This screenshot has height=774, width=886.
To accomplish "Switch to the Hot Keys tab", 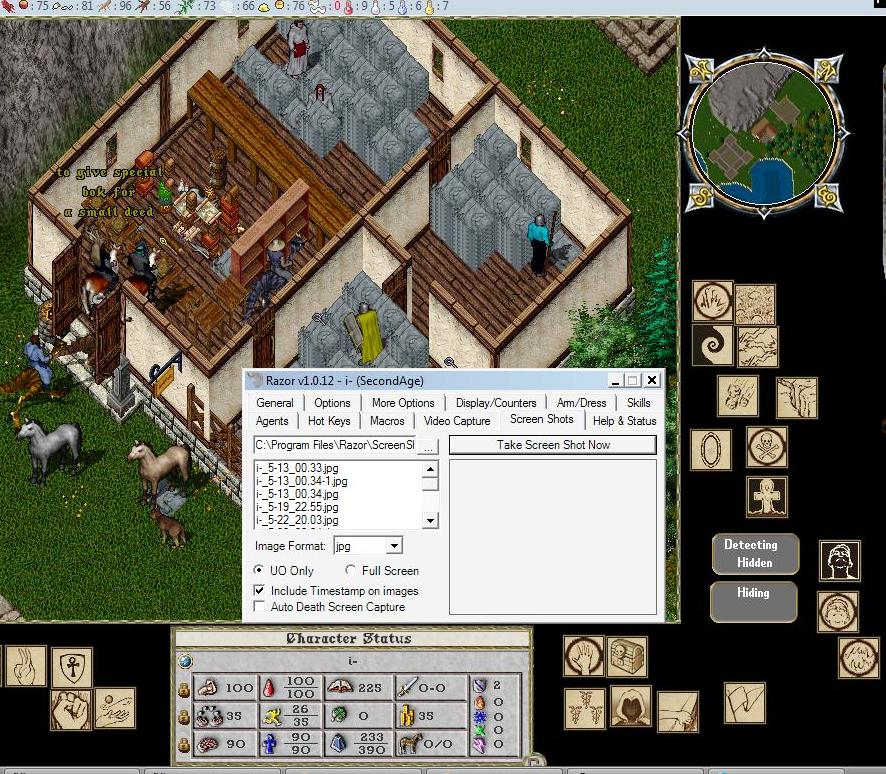I will click(x=329, y=421).
